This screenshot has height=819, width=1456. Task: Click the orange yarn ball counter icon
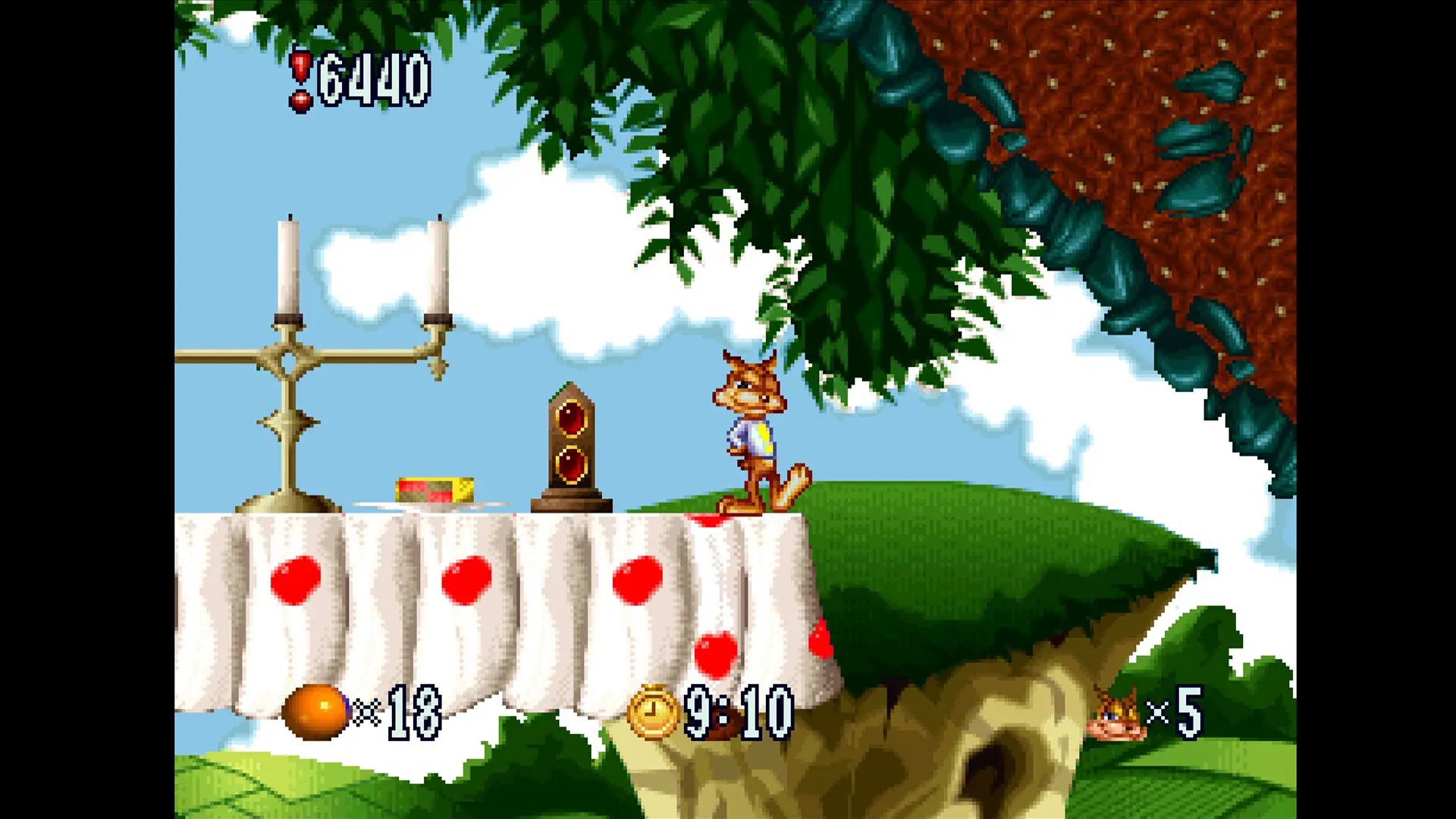315,711
